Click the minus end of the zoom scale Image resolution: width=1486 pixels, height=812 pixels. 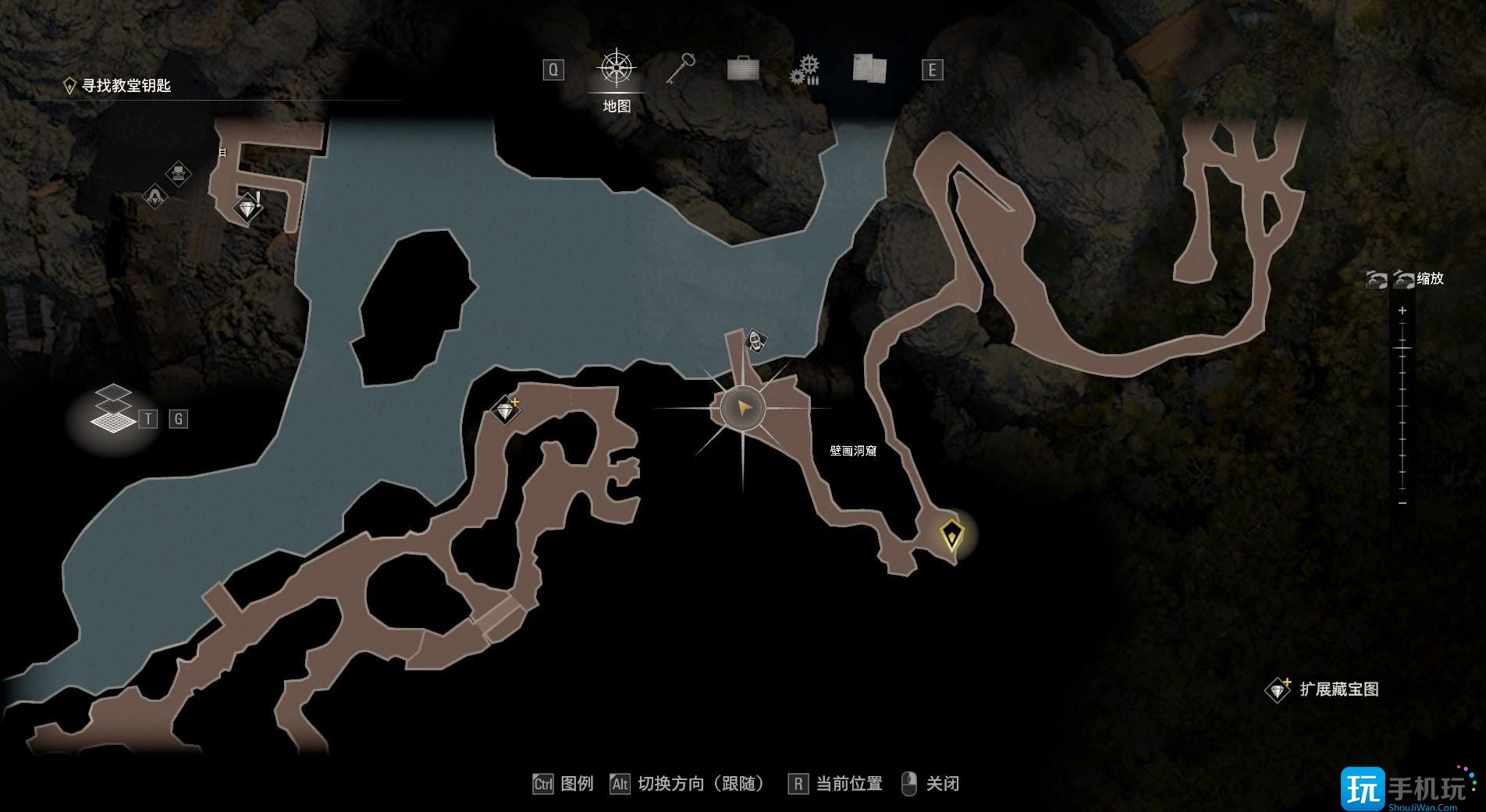(1402, 503)
